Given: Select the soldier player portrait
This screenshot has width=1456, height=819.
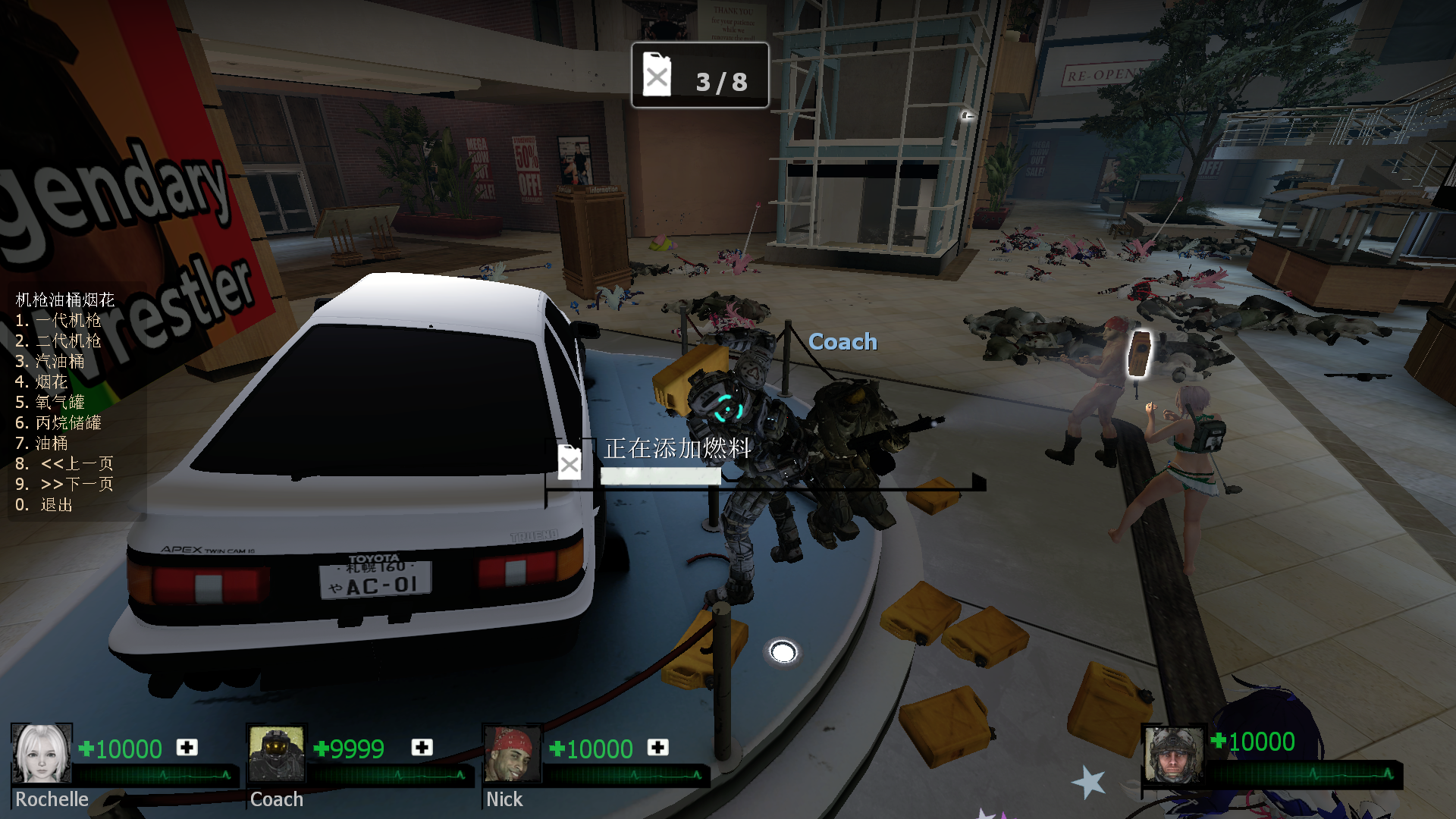Looking at the screenshot, I should pos(1173,755).
